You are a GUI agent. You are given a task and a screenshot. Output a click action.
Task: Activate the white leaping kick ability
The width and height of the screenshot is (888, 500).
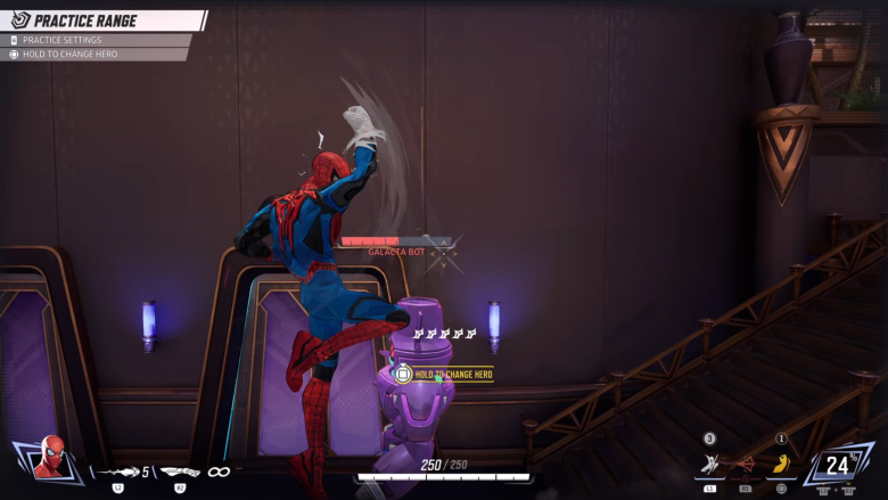tap(710, 463)
